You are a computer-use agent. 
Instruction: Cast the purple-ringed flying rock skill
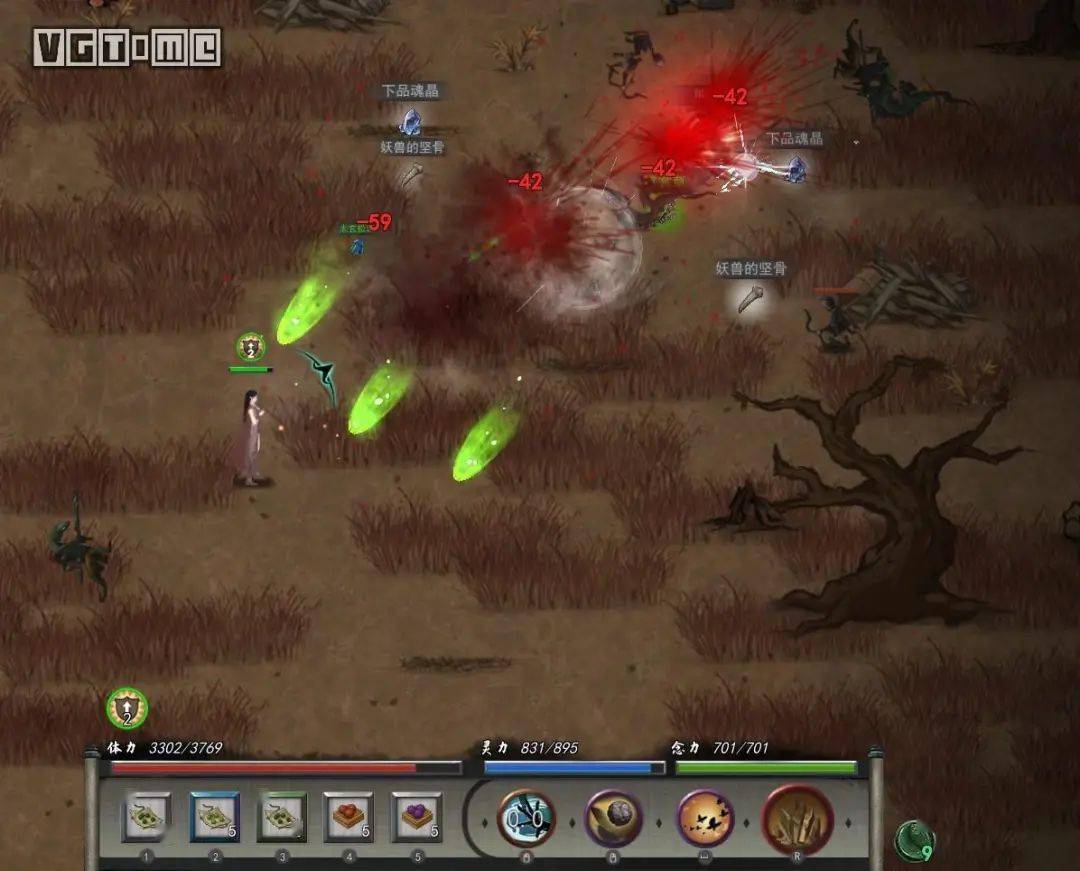tap(613, 818)
